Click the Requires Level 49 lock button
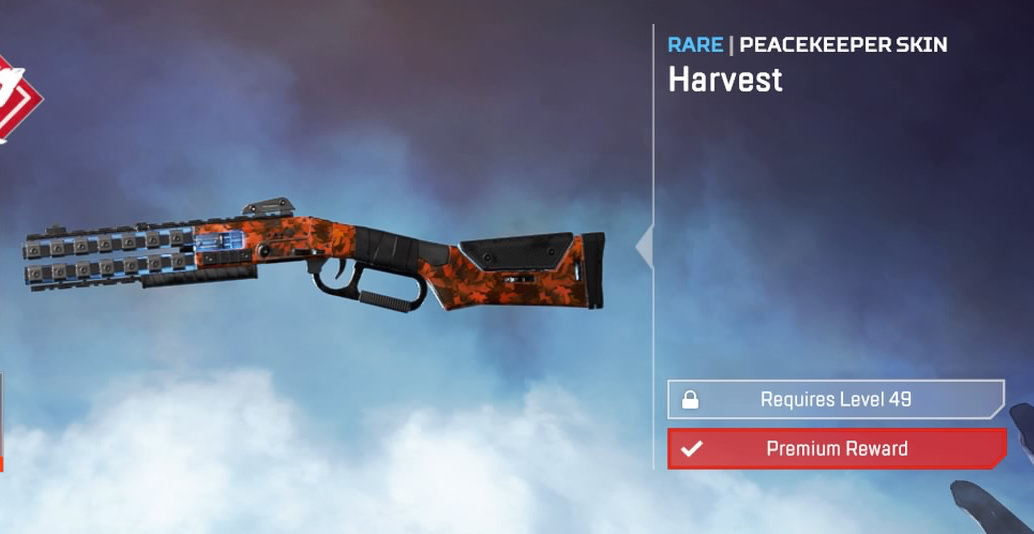Viewport: 1034px width, 534px height. (835, 399)
